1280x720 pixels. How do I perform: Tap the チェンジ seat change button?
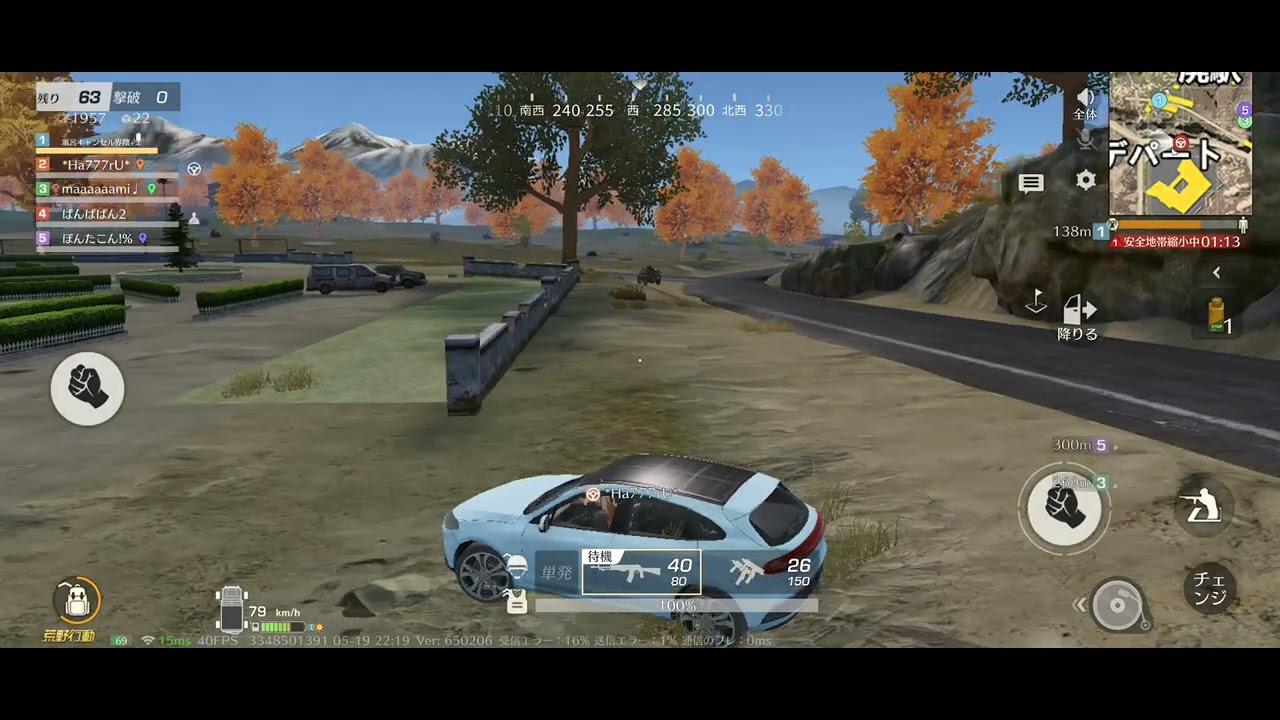click(1210, 589)
